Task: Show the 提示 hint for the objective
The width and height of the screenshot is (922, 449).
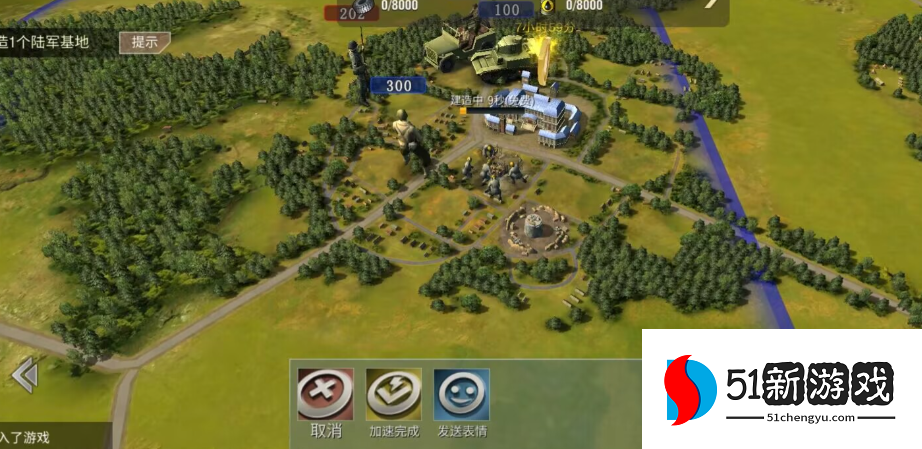Action: (144, 42)
